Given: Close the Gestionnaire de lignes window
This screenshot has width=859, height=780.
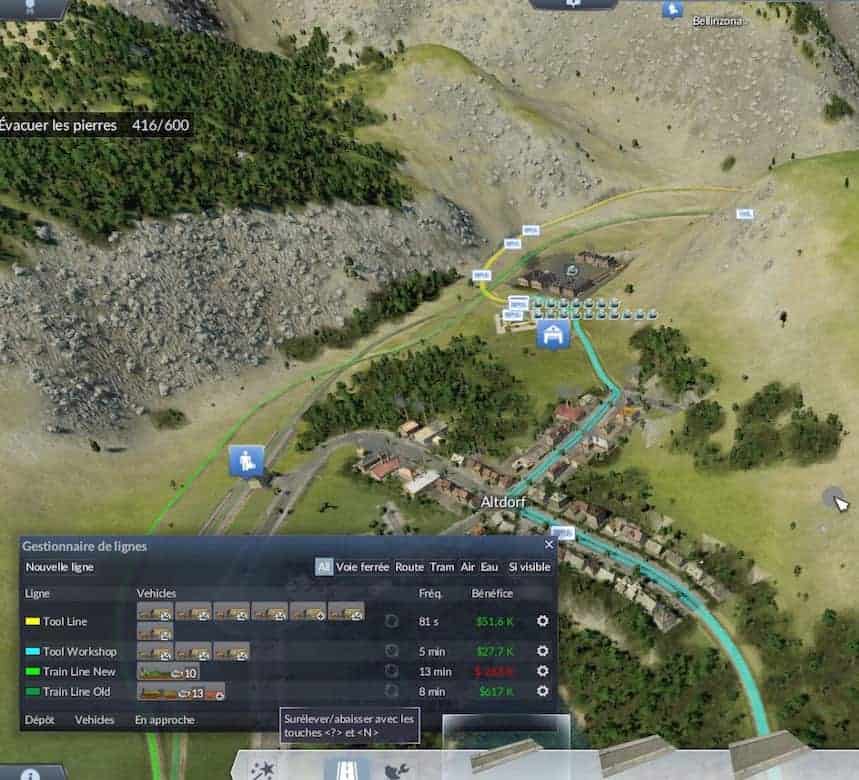Looking at the screenshot, I should tap(549, 545).
